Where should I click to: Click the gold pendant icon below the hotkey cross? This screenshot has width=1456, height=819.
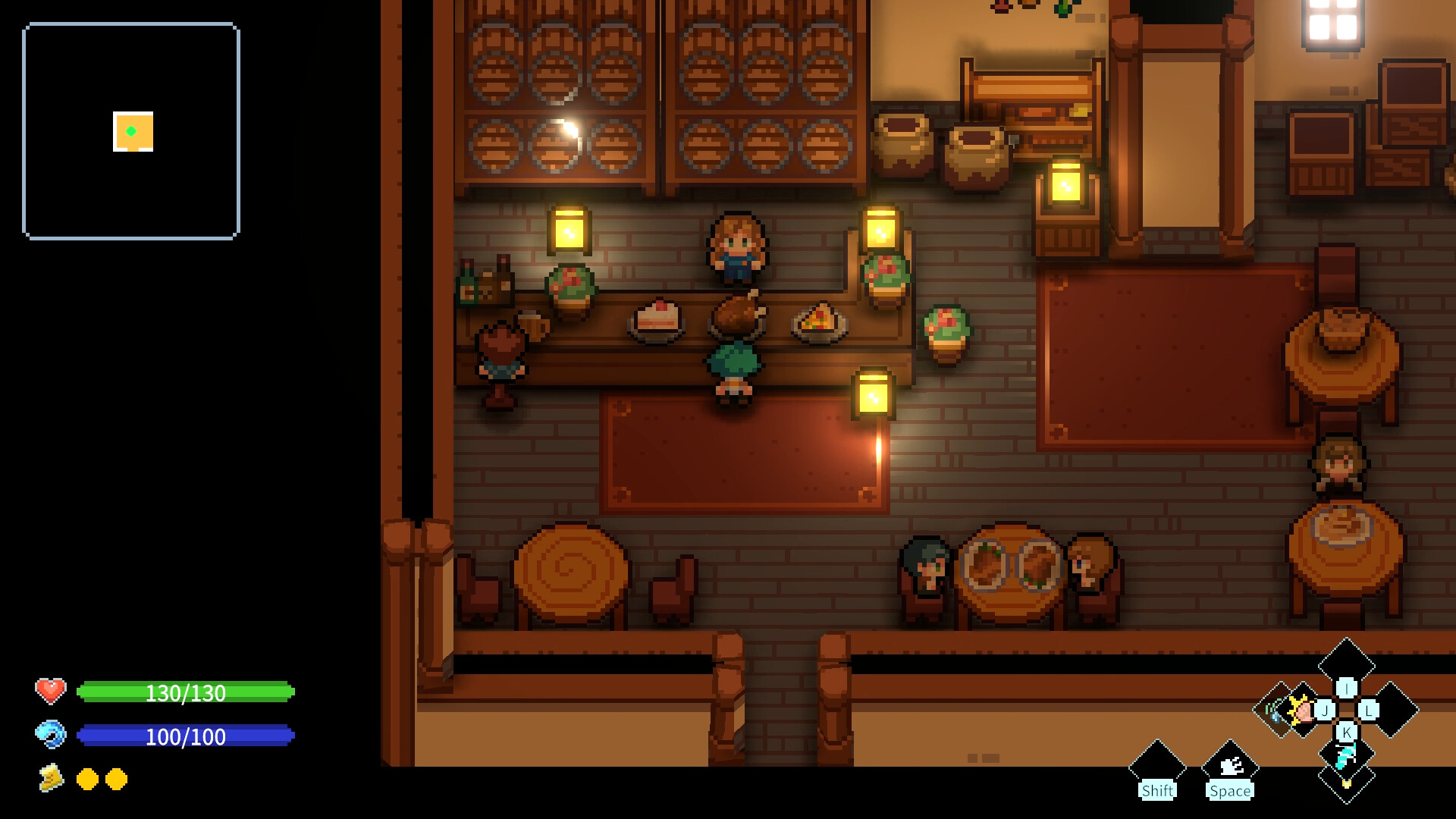coord(1345,786)
